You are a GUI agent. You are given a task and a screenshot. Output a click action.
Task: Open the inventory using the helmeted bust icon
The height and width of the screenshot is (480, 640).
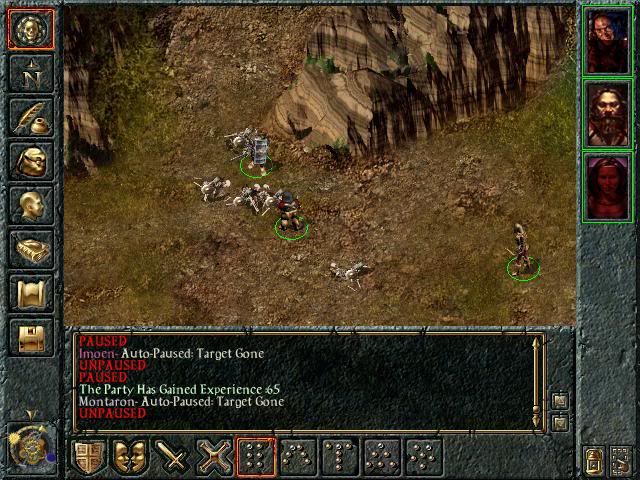click(x=31, y=160)
